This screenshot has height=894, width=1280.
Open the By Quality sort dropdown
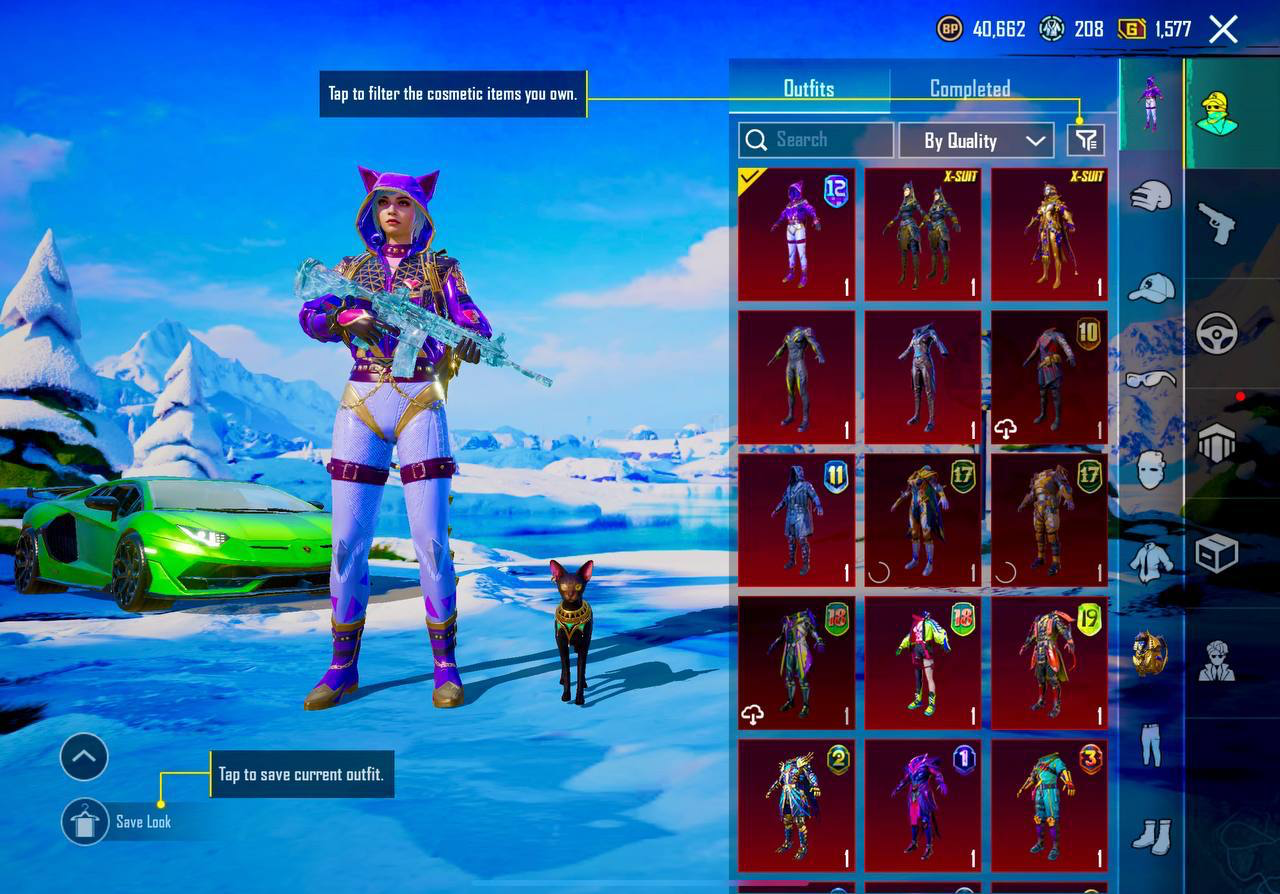click(976, 141)
